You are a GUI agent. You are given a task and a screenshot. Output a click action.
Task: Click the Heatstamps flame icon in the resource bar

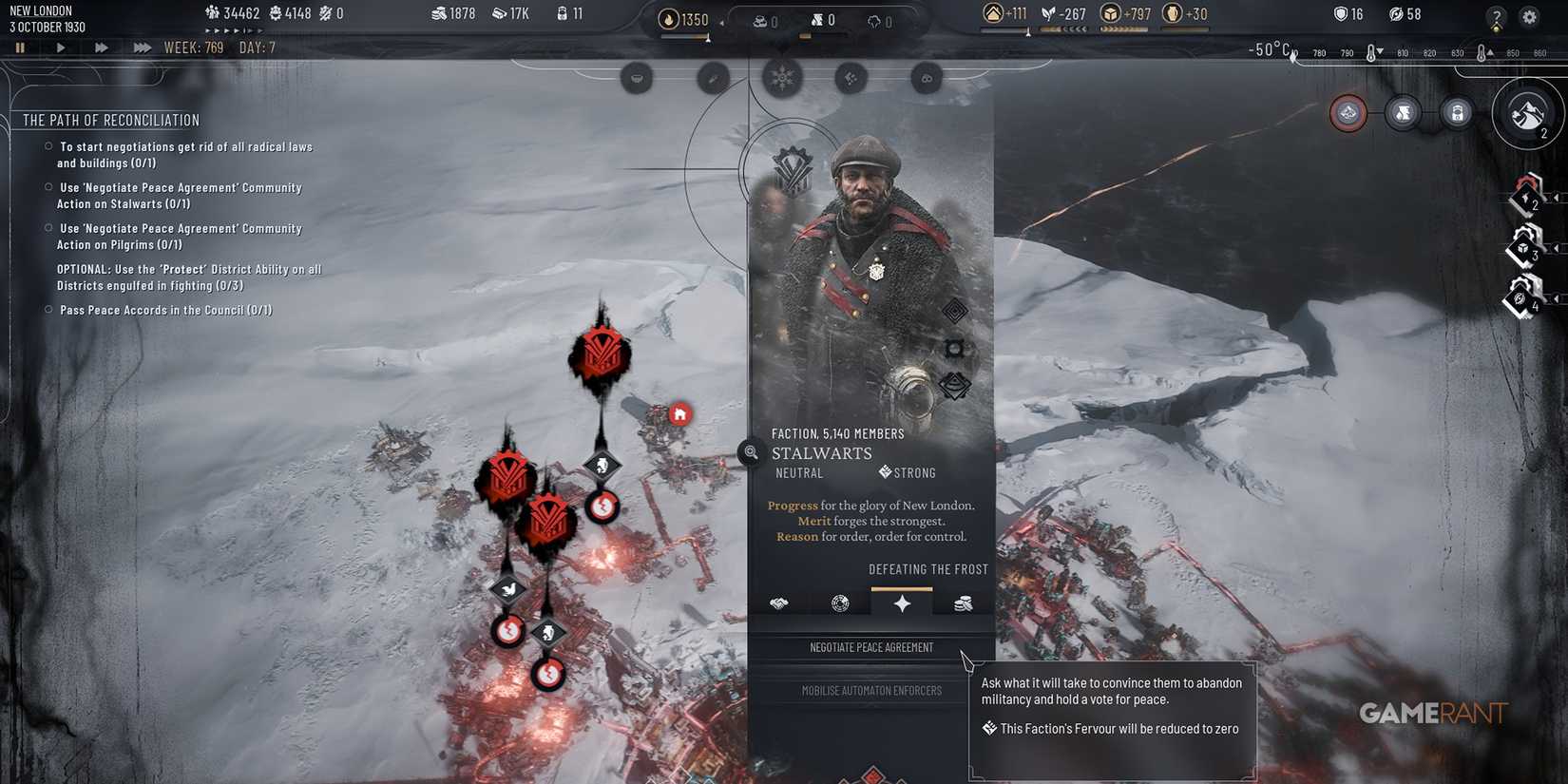pyautogui.click(x=671, y=18)
